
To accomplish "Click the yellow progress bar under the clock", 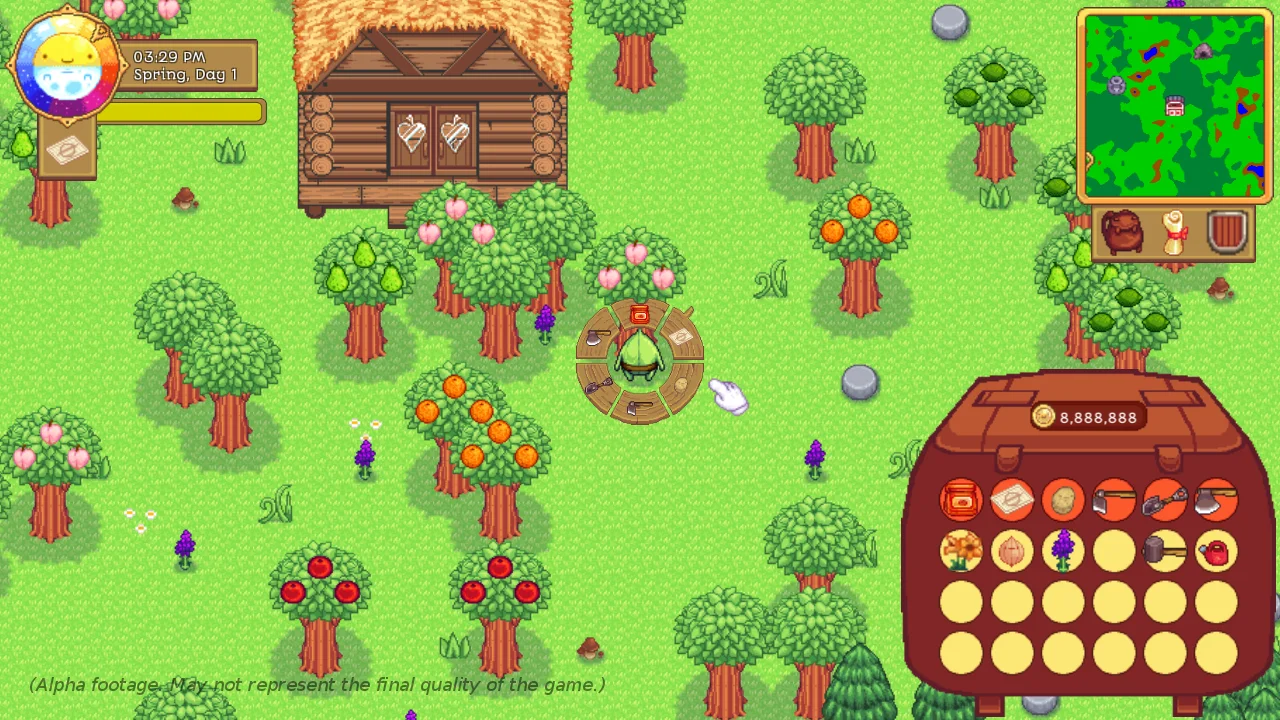I will click(x=180, y=112).
